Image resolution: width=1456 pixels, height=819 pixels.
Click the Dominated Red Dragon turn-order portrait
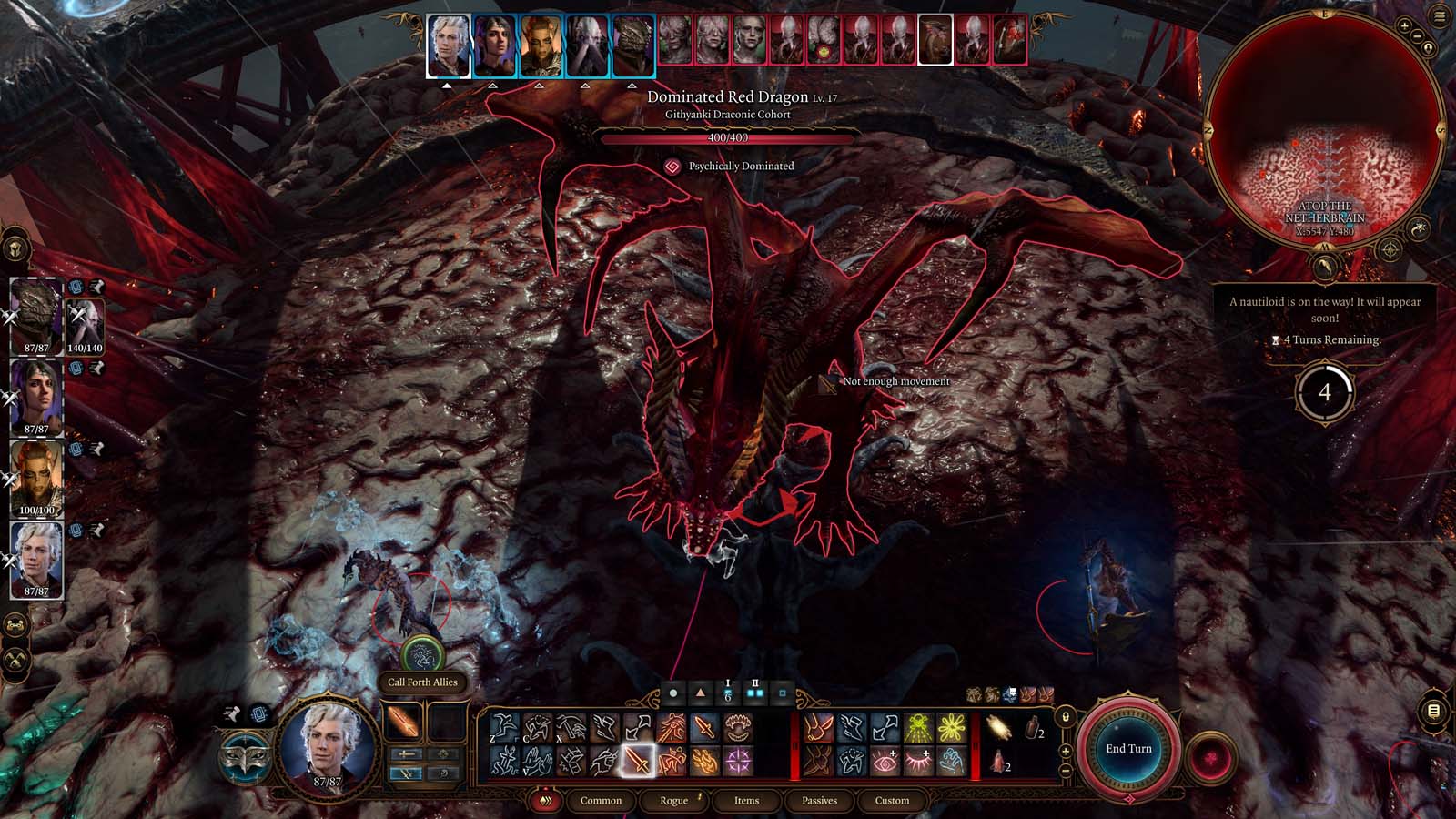935,41
